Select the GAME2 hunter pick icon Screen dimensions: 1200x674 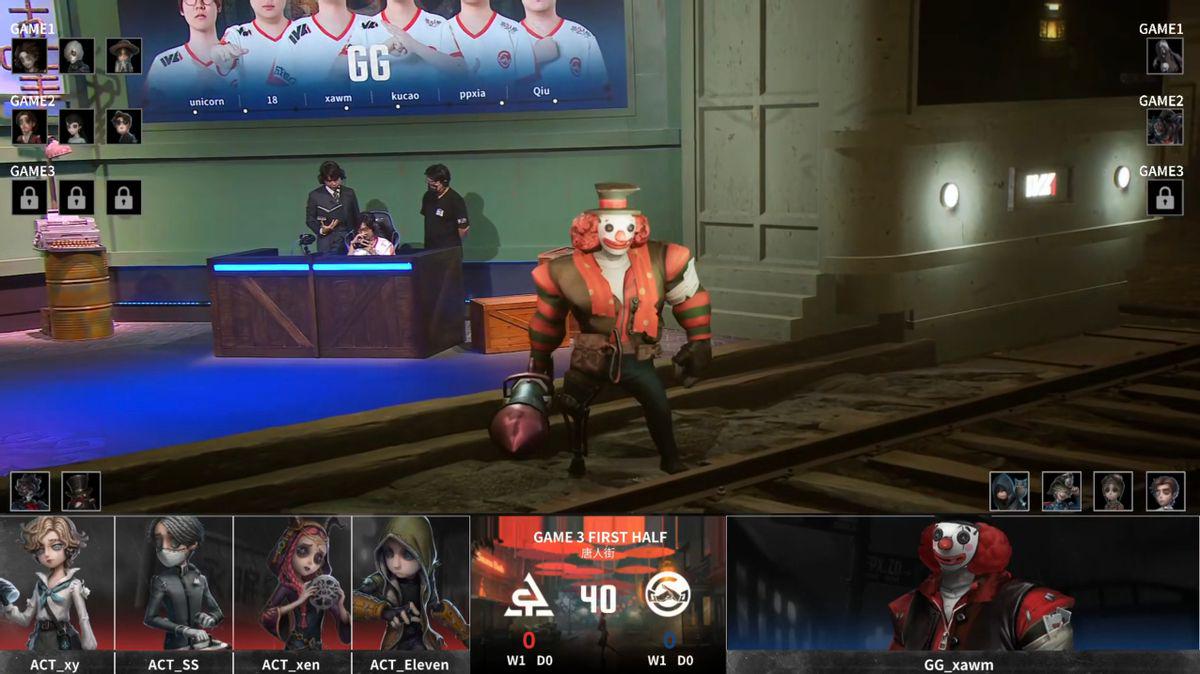pyautogui.click(x=1165, y=127)
